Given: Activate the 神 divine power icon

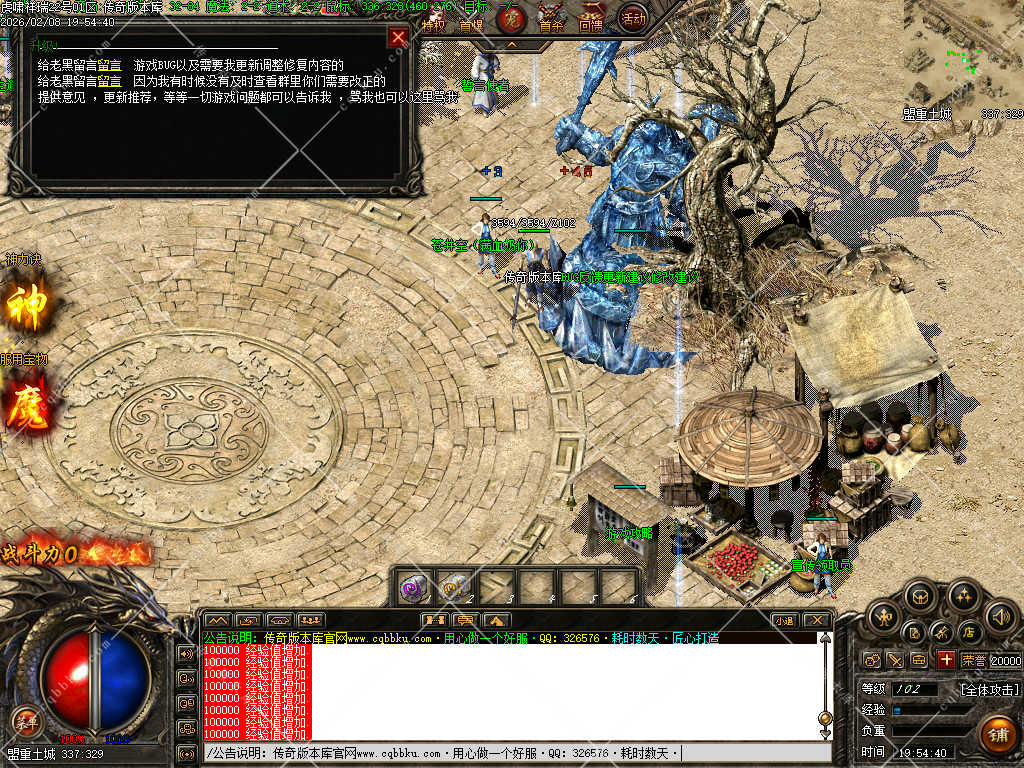Looking at the screenshot, I should click(x=27, y=307).
